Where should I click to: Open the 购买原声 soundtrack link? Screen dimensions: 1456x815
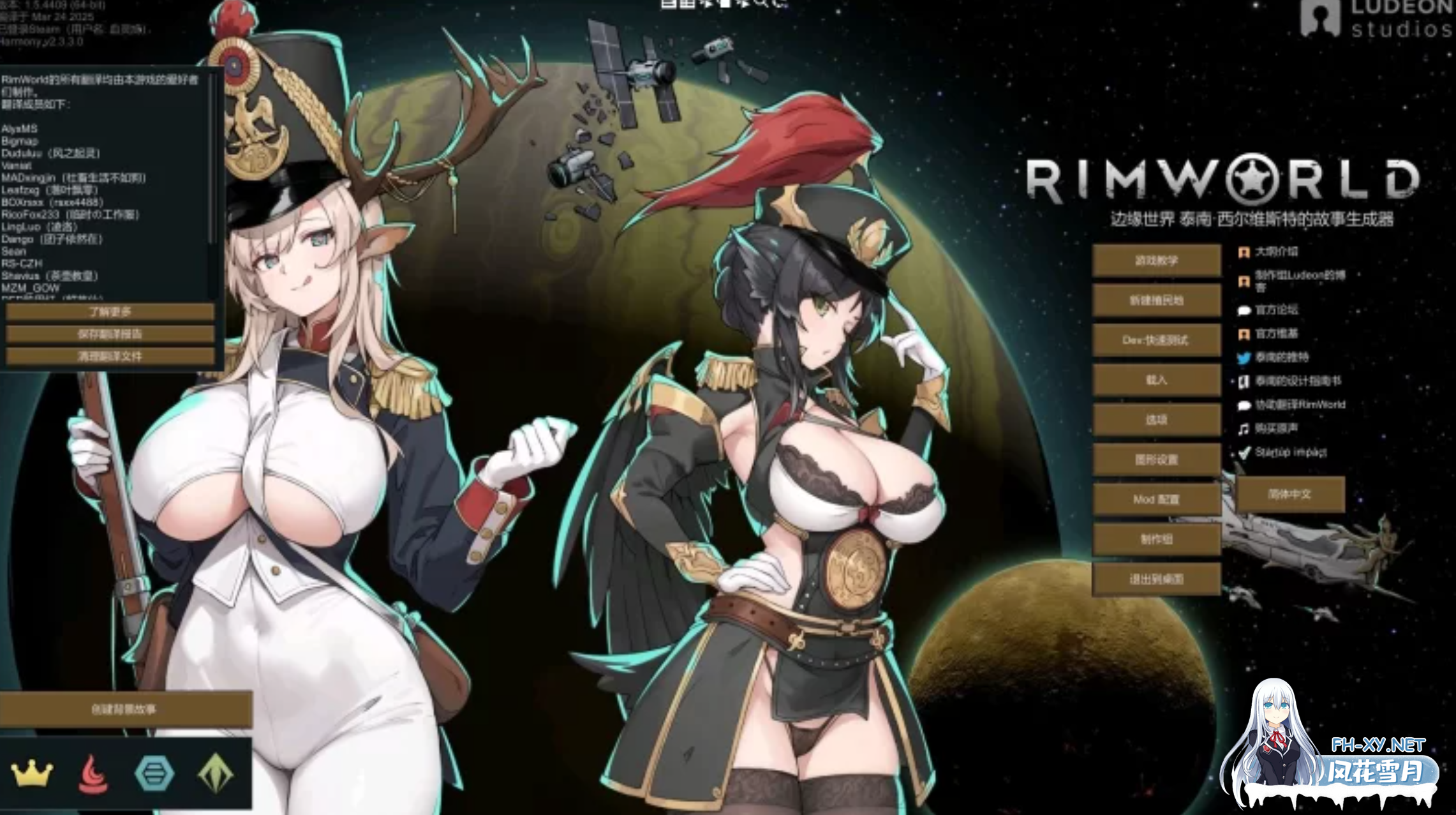click(x=1275, y=428)
